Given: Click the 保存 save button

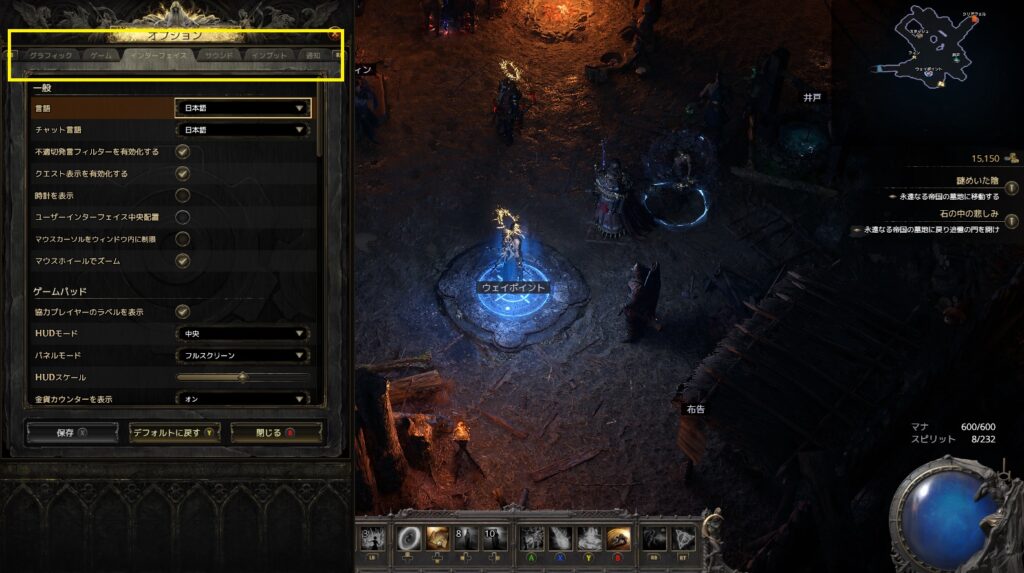Looking at the screenshot, I should click(72, 432).
